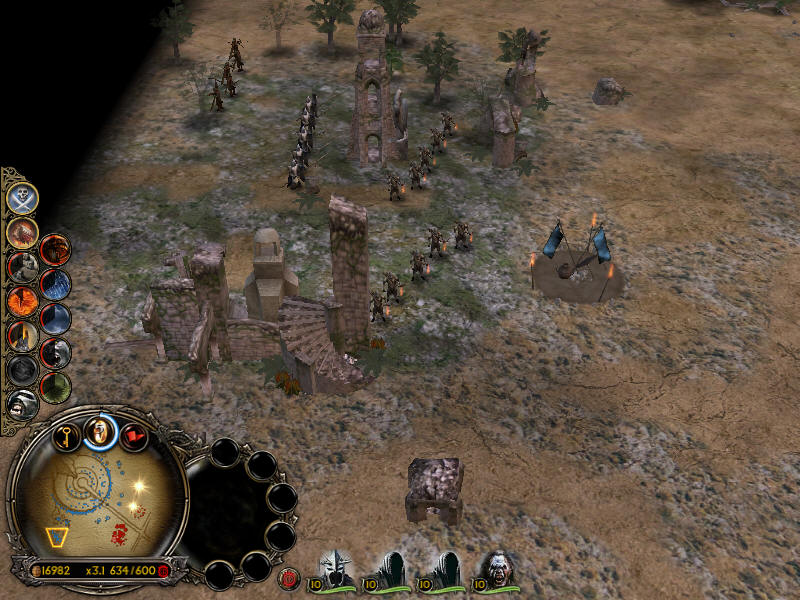Select the dark tower on yellow sky icon
Image resolution: width=800 pixels, height=600 pixels.
[x=22, y=335]
